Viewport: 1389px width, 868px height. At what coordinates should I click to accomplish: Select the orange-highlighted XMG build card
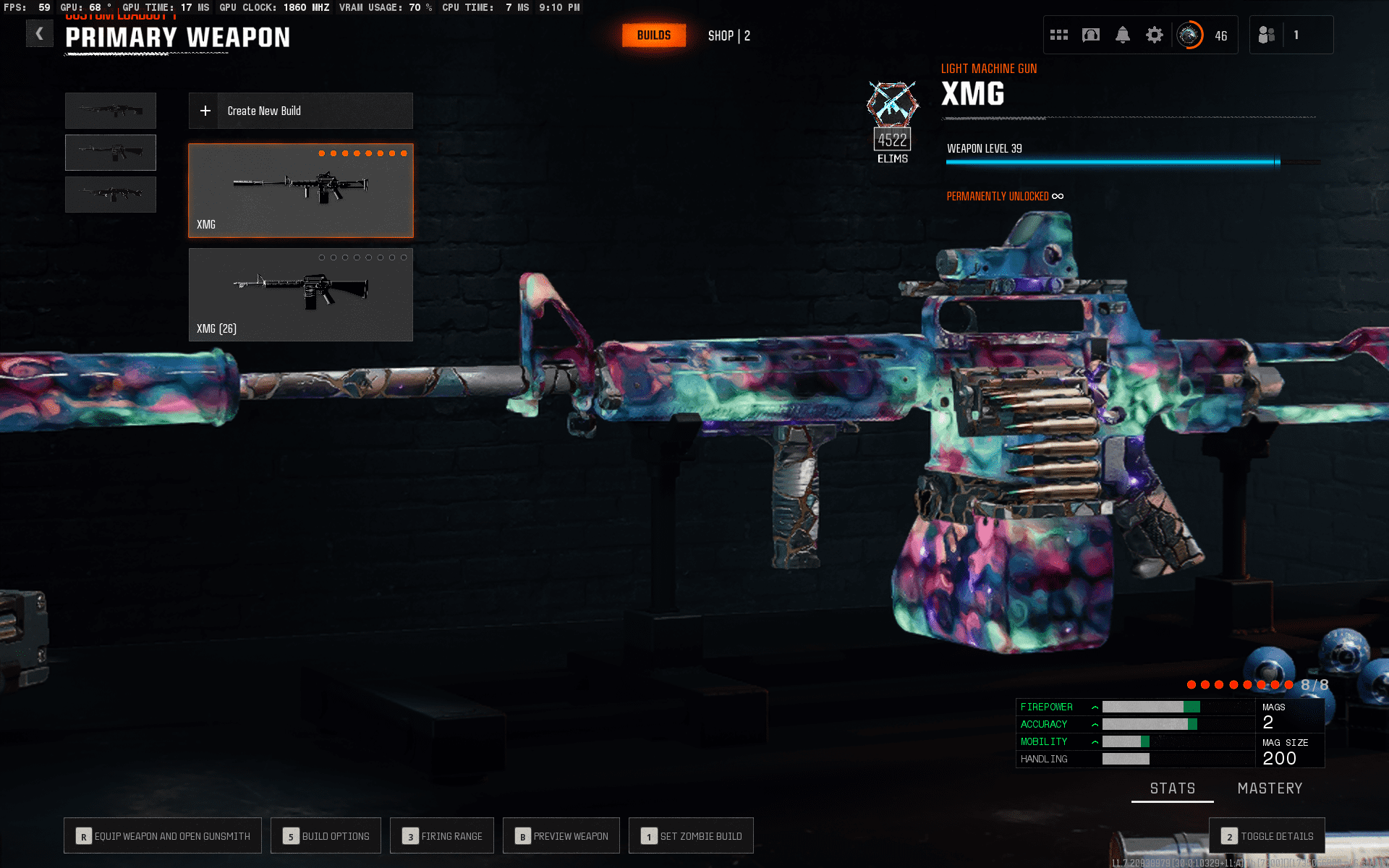(x=300, y=190)
